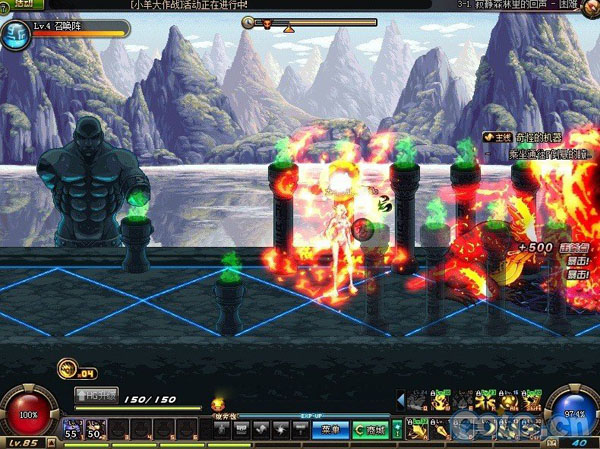600x449 pixels.
Task: Select the 奇怪的机器 main quest tracker
Action: coord(517,136)
